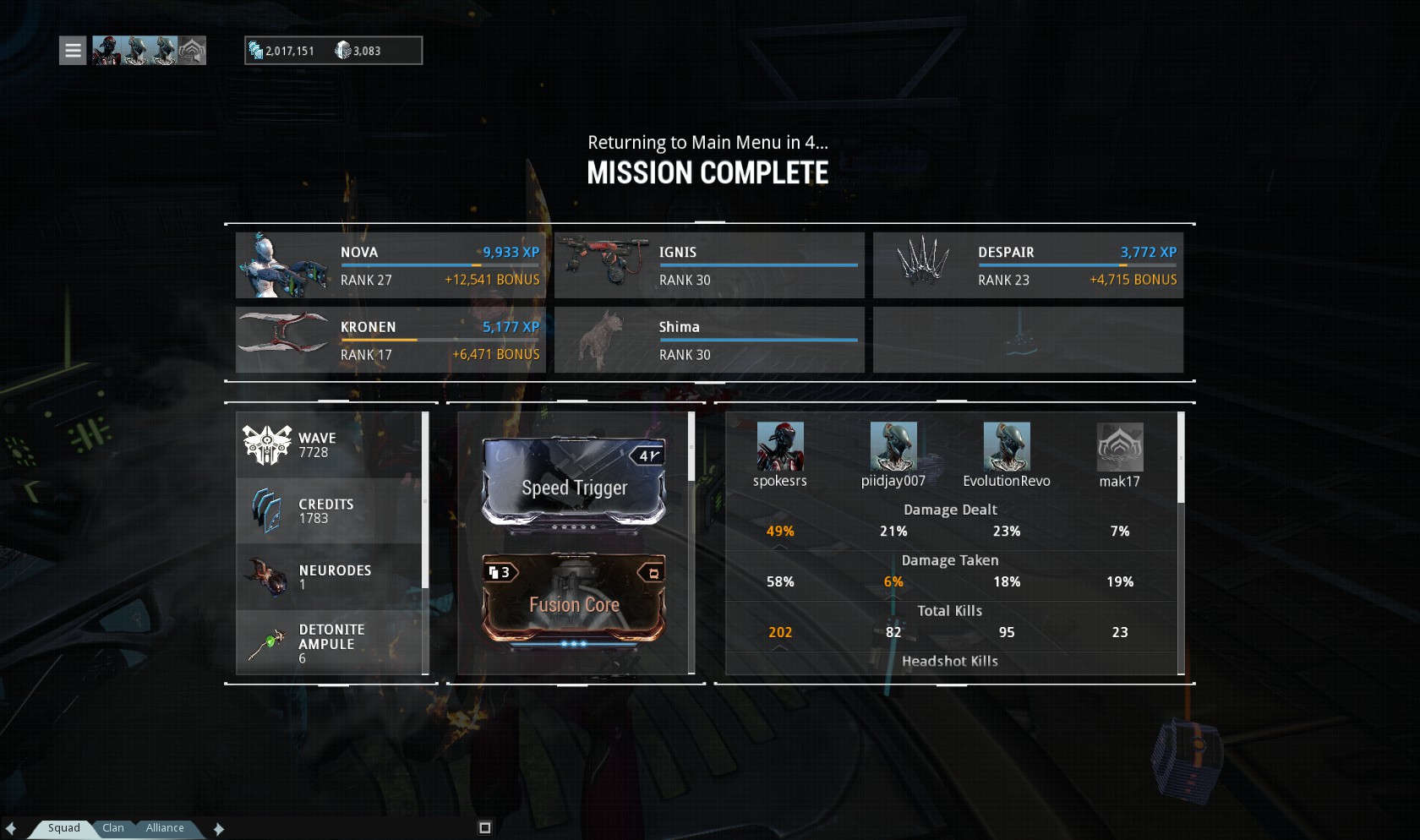Select the Shima companion panel
This screenshot has width=1420, height=840.
click(708, 340)
